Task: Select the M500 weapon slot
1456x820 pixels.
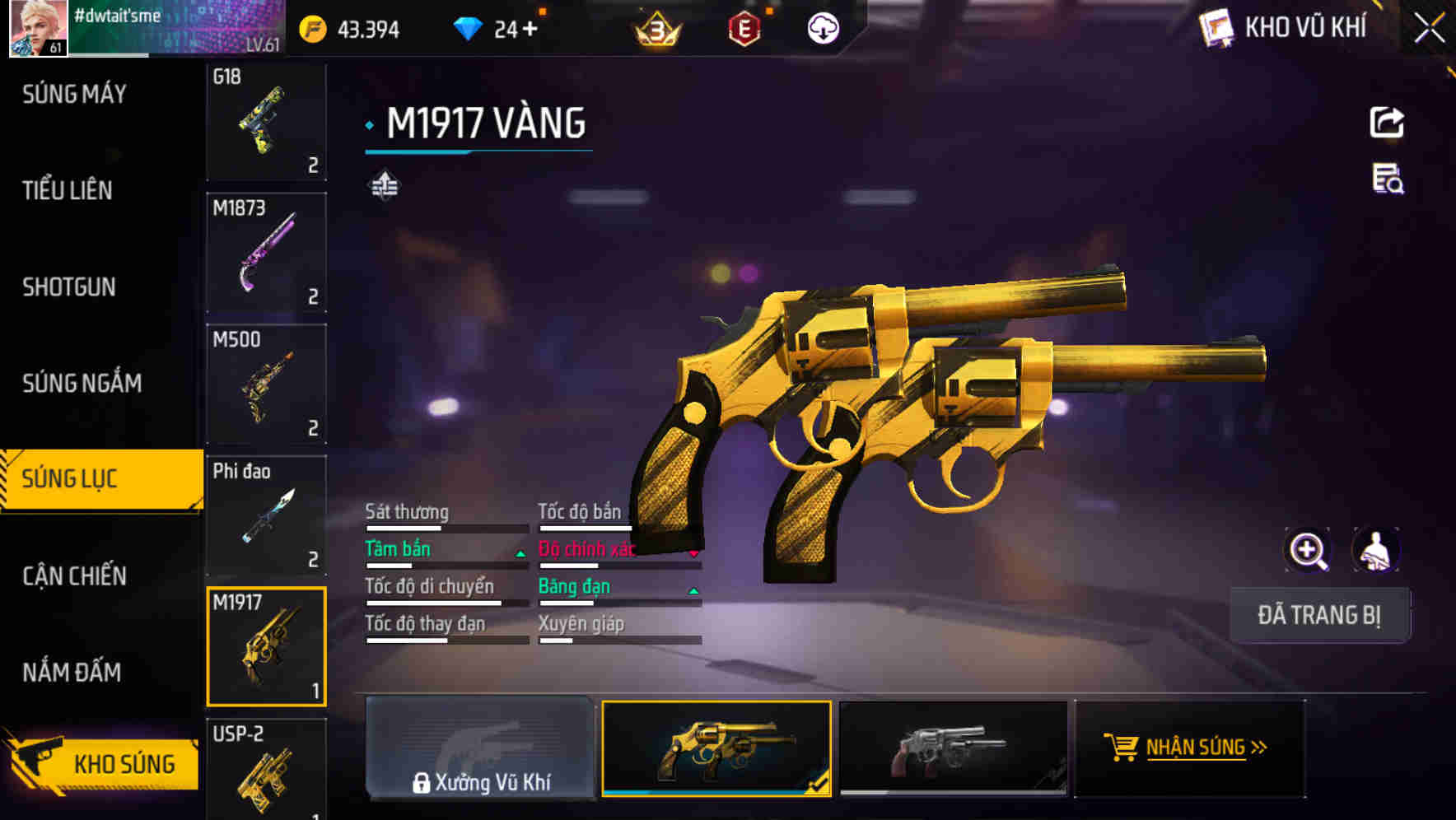Action: pyautogui.click(x=266, y=384)
